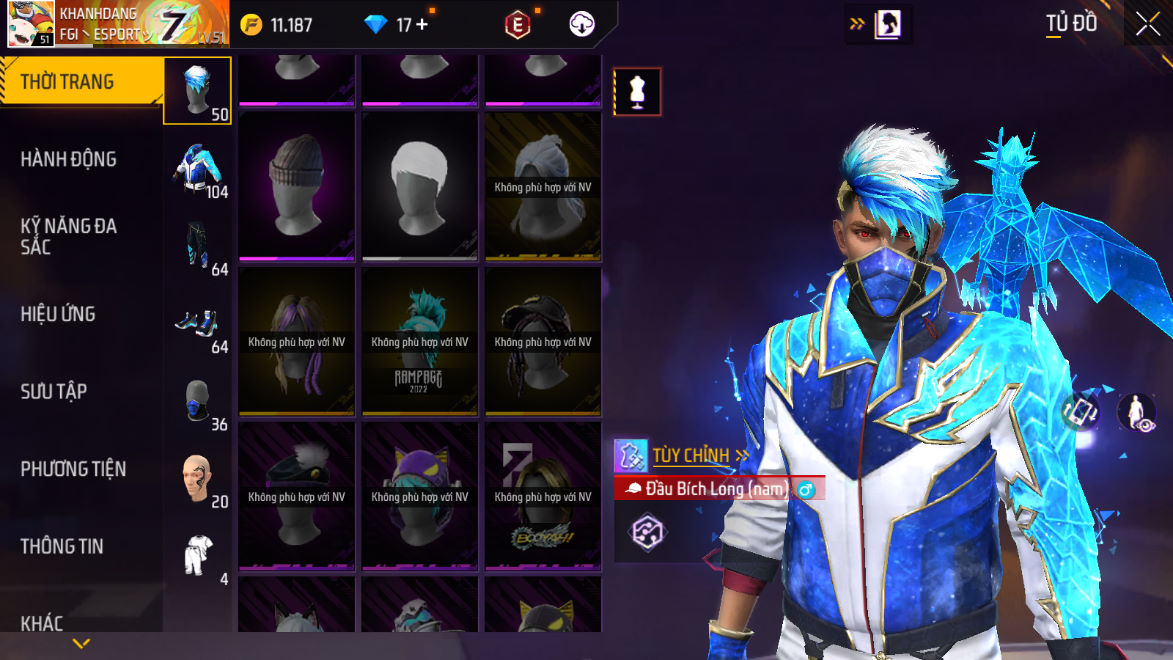Click the mannequin outfit preview icon

637,92
